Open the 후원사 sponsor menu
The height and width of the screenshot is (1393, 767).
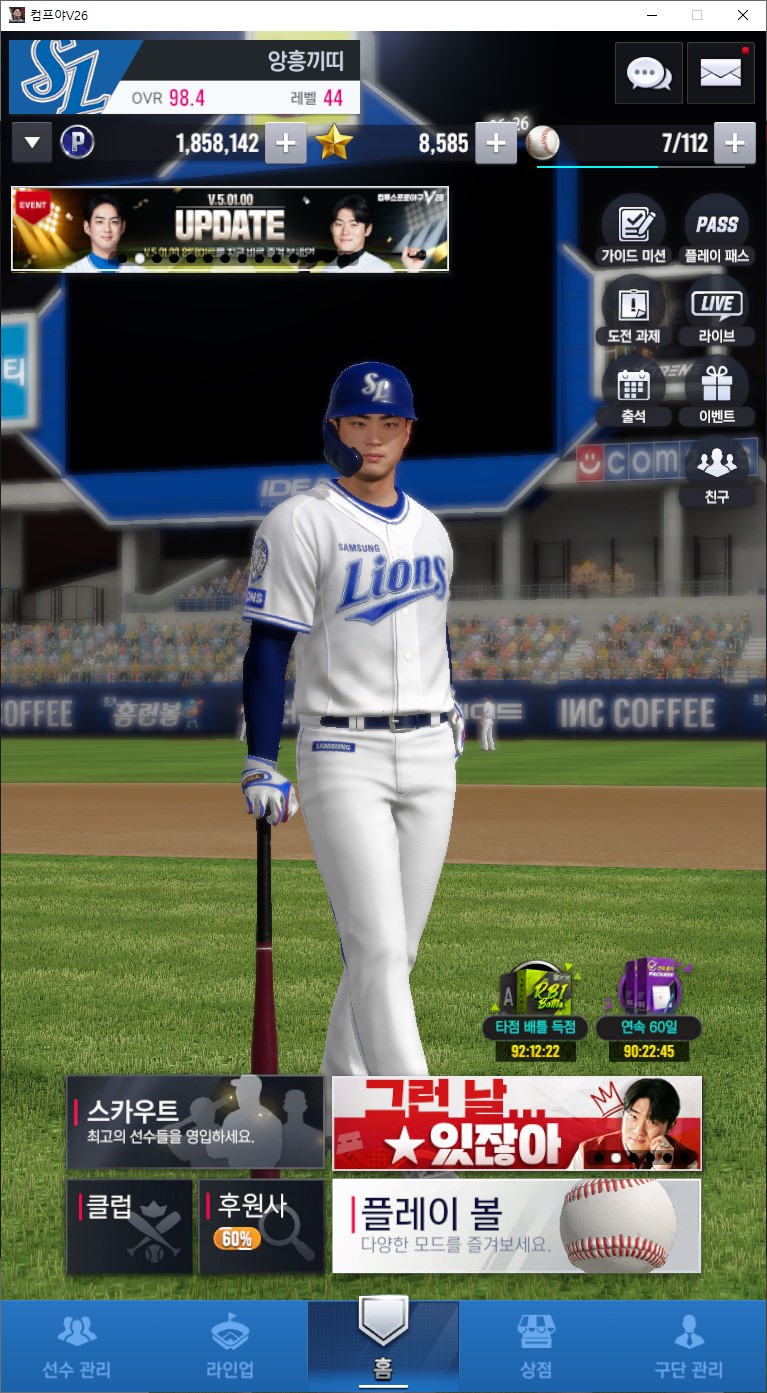pyautogui.click(x=261, y=1226)
